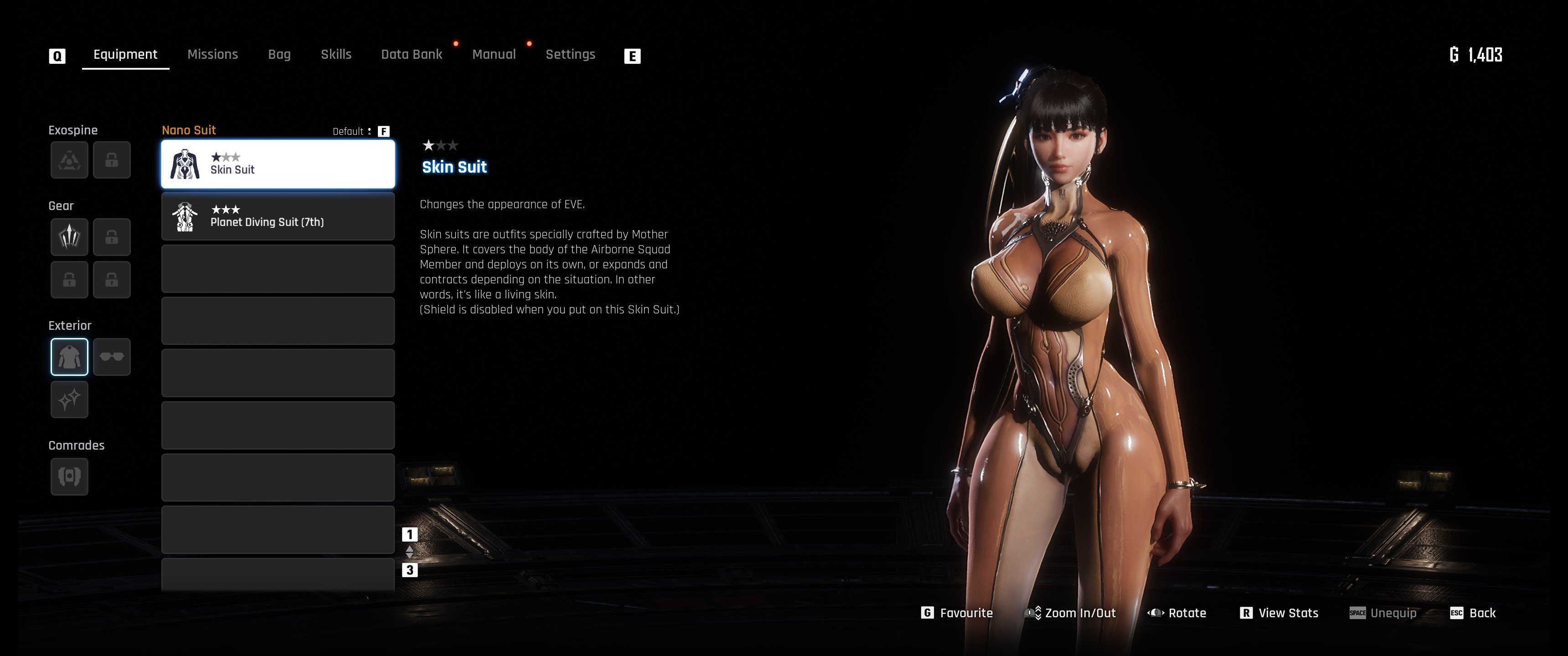The image size is (1568, 656).
Task: Open the glasses exterior slot
Action: pos(112,357)
